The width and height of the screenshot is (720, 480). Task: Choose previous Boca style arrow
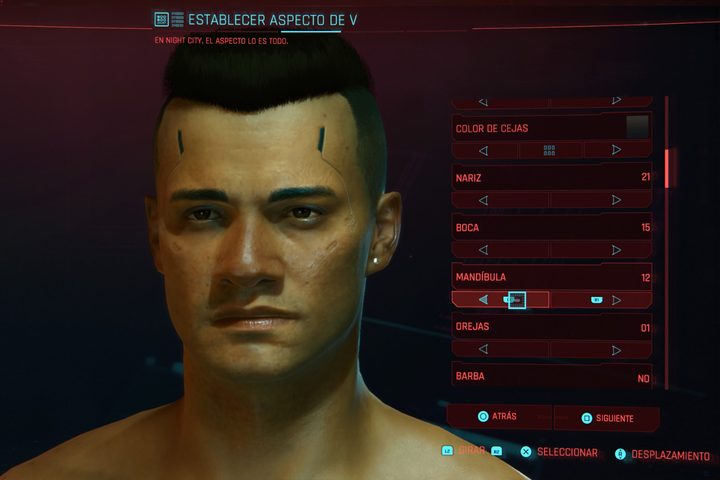(x=484, y=250)
